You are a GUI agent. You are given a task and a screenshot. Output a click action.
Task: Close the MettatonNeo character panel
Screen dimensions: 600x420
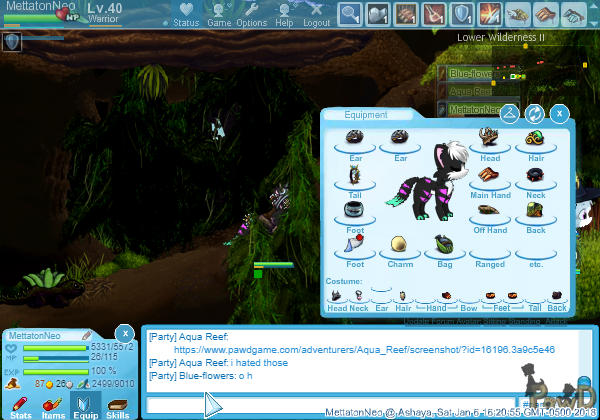tap(124, 332)
